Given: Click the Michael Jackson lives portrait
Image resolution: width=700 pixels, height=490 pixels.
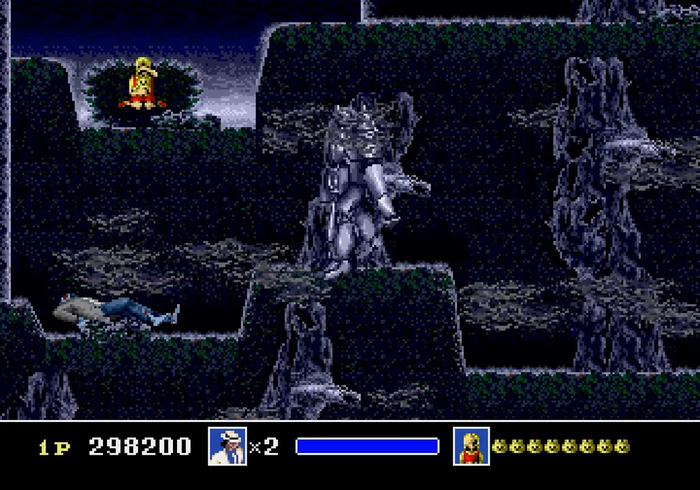Looking at the screenshot, I should [x=227, y=446].
